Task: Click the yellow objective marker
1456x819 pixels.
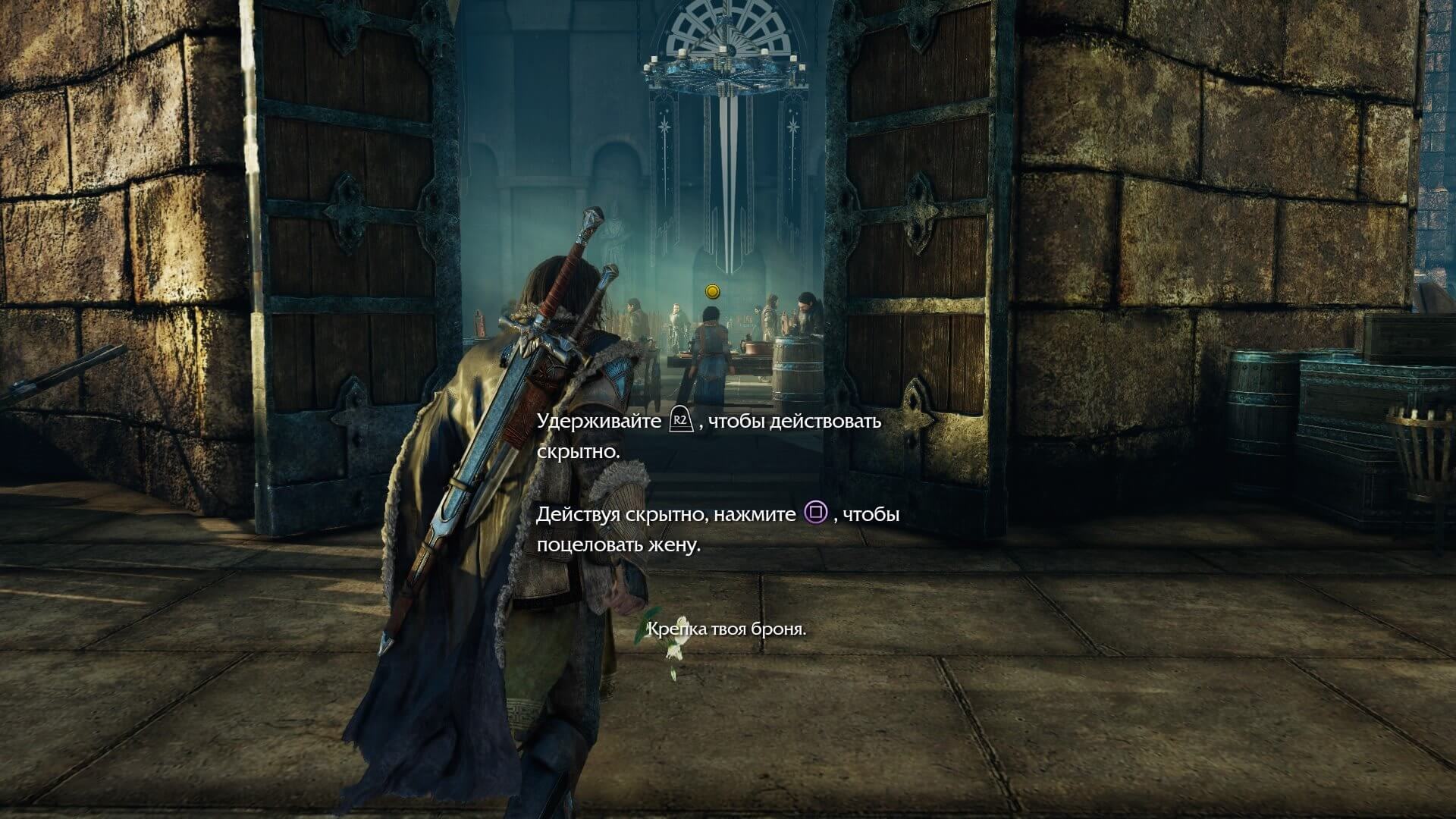Action: (711, 291)
